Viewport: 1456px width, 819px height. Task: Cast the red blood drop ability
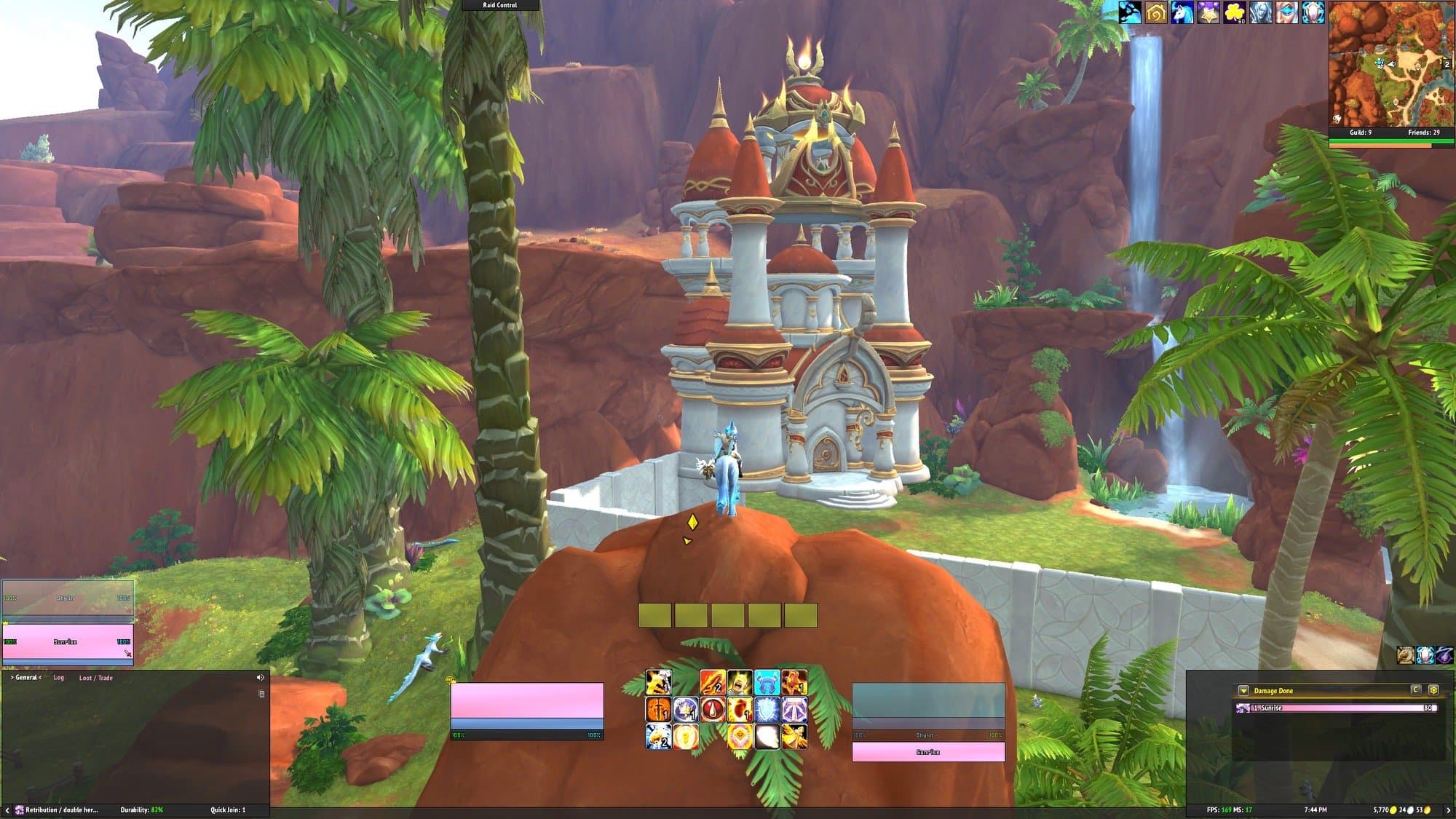tap(712, 709)
